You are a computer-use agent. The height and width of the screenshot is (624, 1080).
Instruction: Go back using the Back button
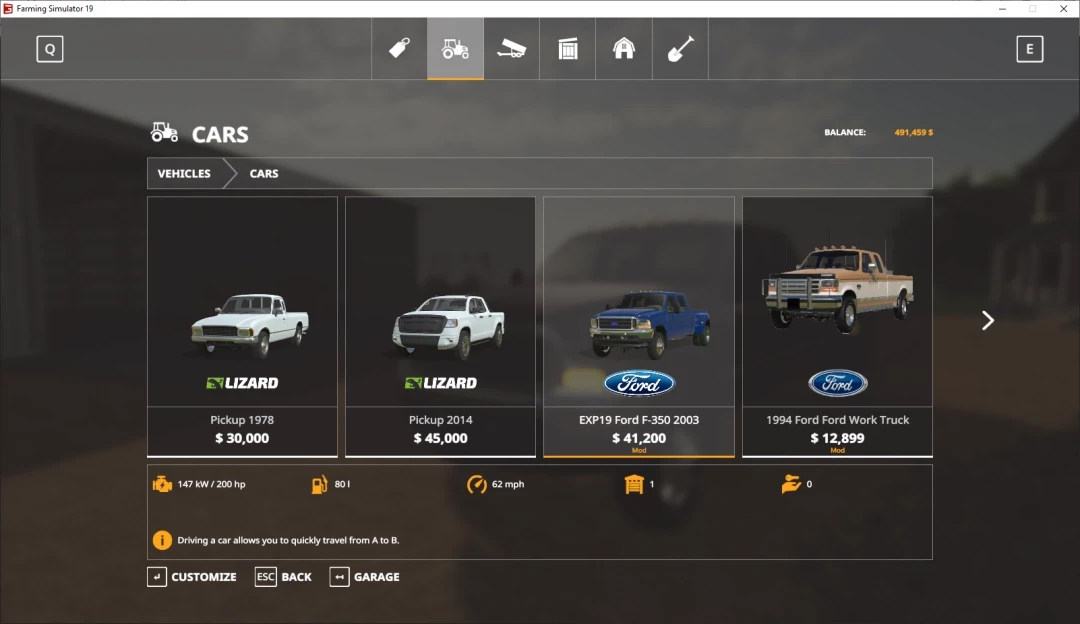coord(284,577)
